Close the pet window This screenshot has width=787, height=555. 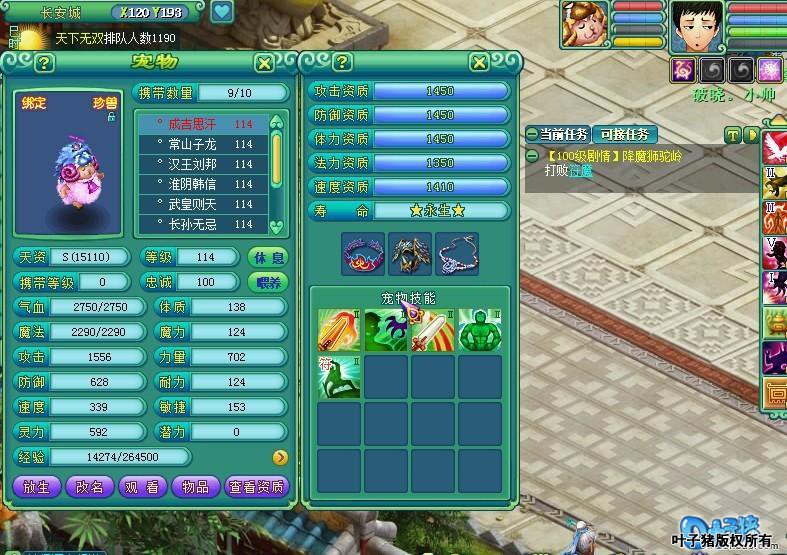point(264,63)
